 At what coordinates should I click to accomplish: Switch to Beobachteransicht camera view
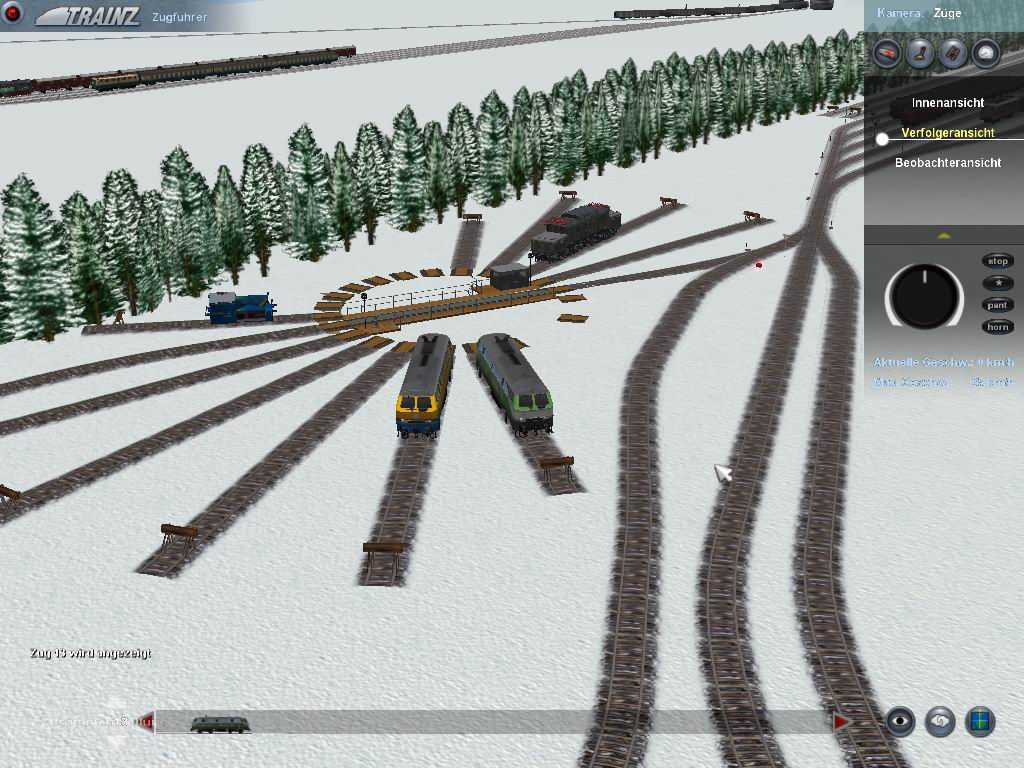point(947,163)
